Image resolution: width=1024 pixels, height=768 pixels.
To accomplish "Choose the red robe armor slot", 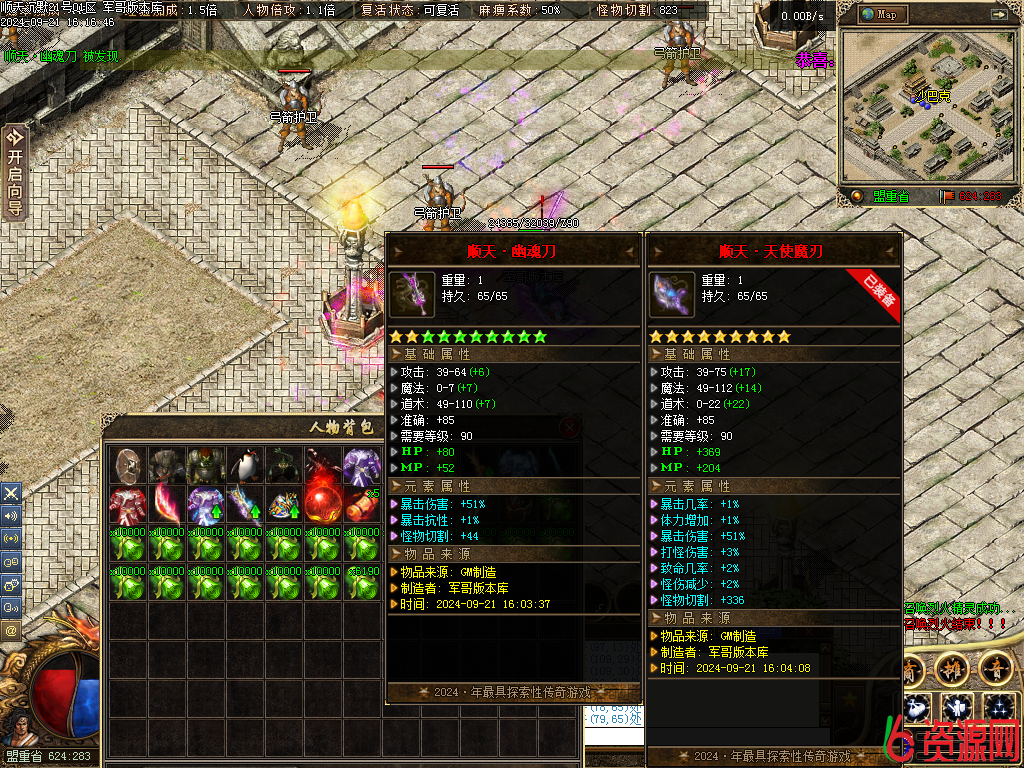I will (x=128, y=504).
